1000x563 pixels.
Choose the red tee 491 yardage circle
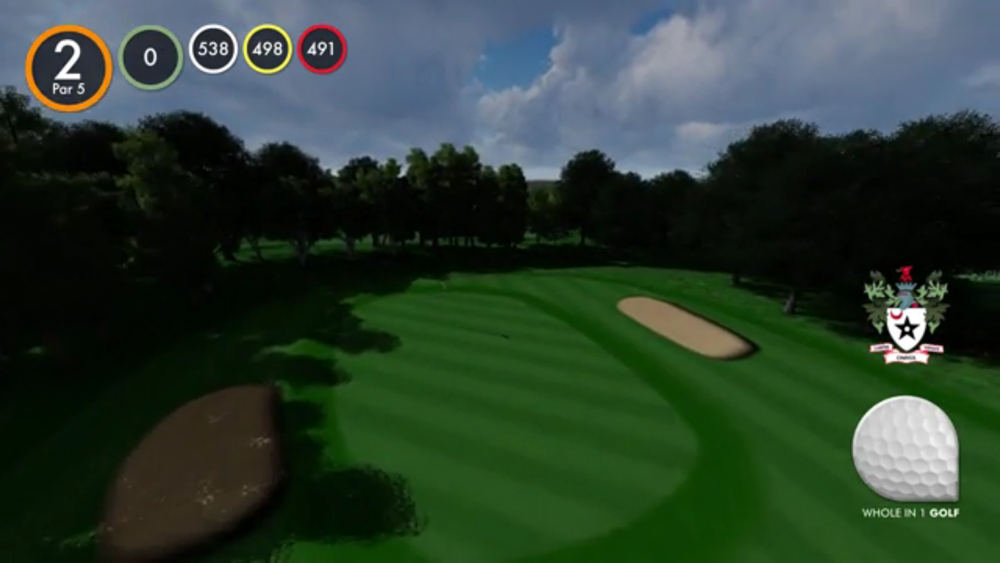(321, 49)
